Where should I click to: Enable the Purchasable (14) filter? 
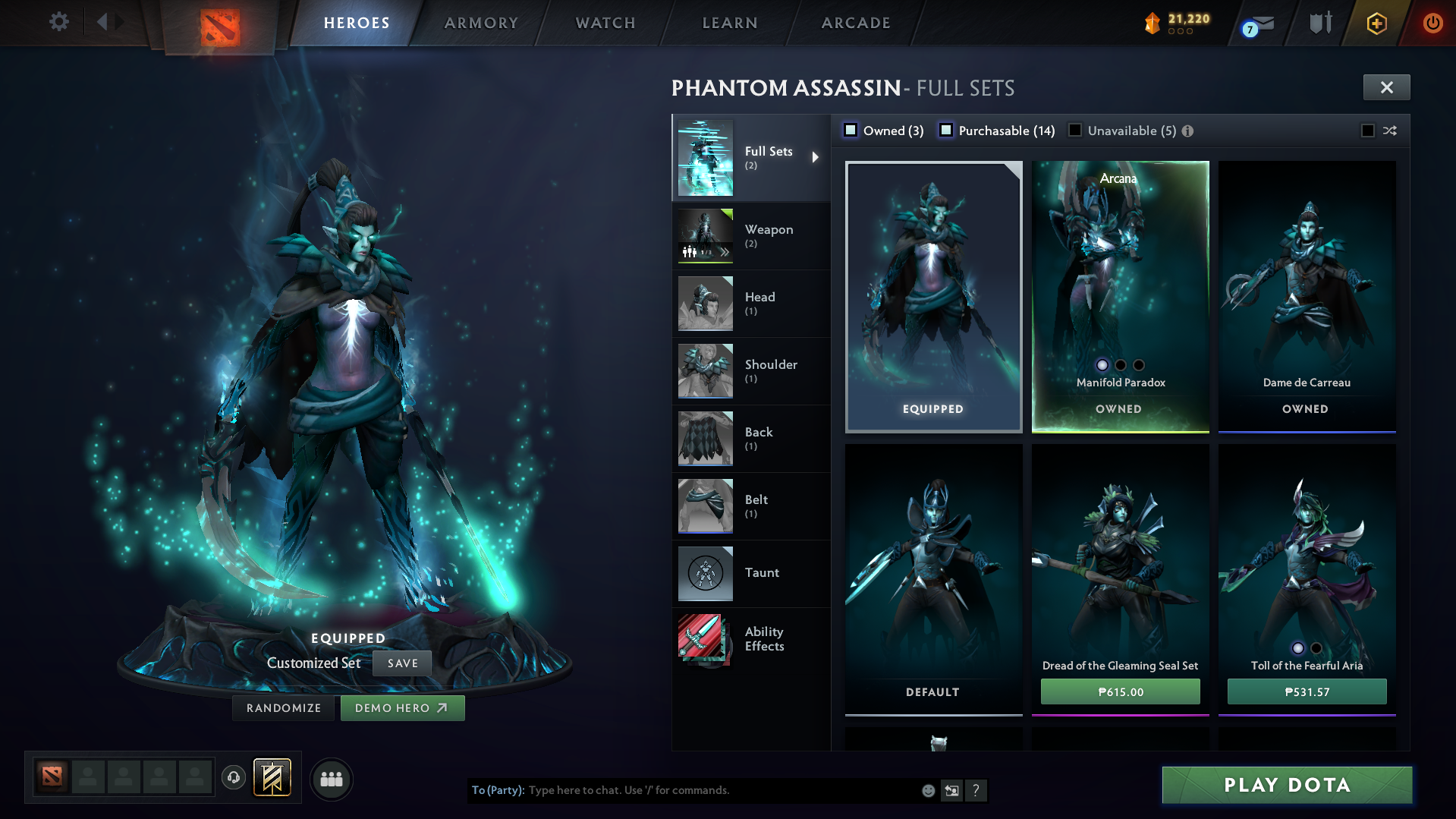[x=946, y=131]
